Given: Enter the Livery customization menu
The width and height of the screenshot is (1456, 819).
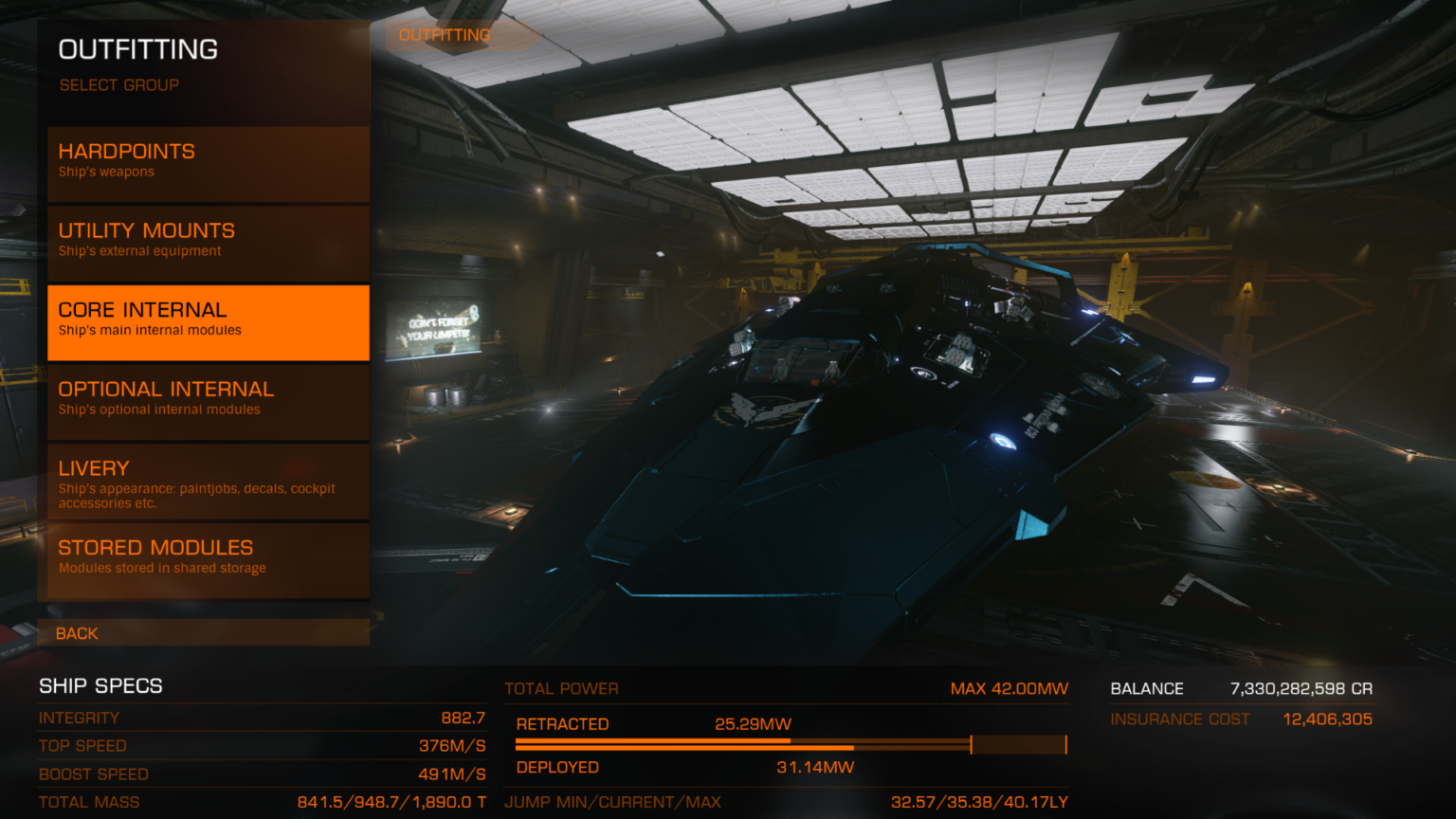Looking at the screenshot, I should (208, 481).
